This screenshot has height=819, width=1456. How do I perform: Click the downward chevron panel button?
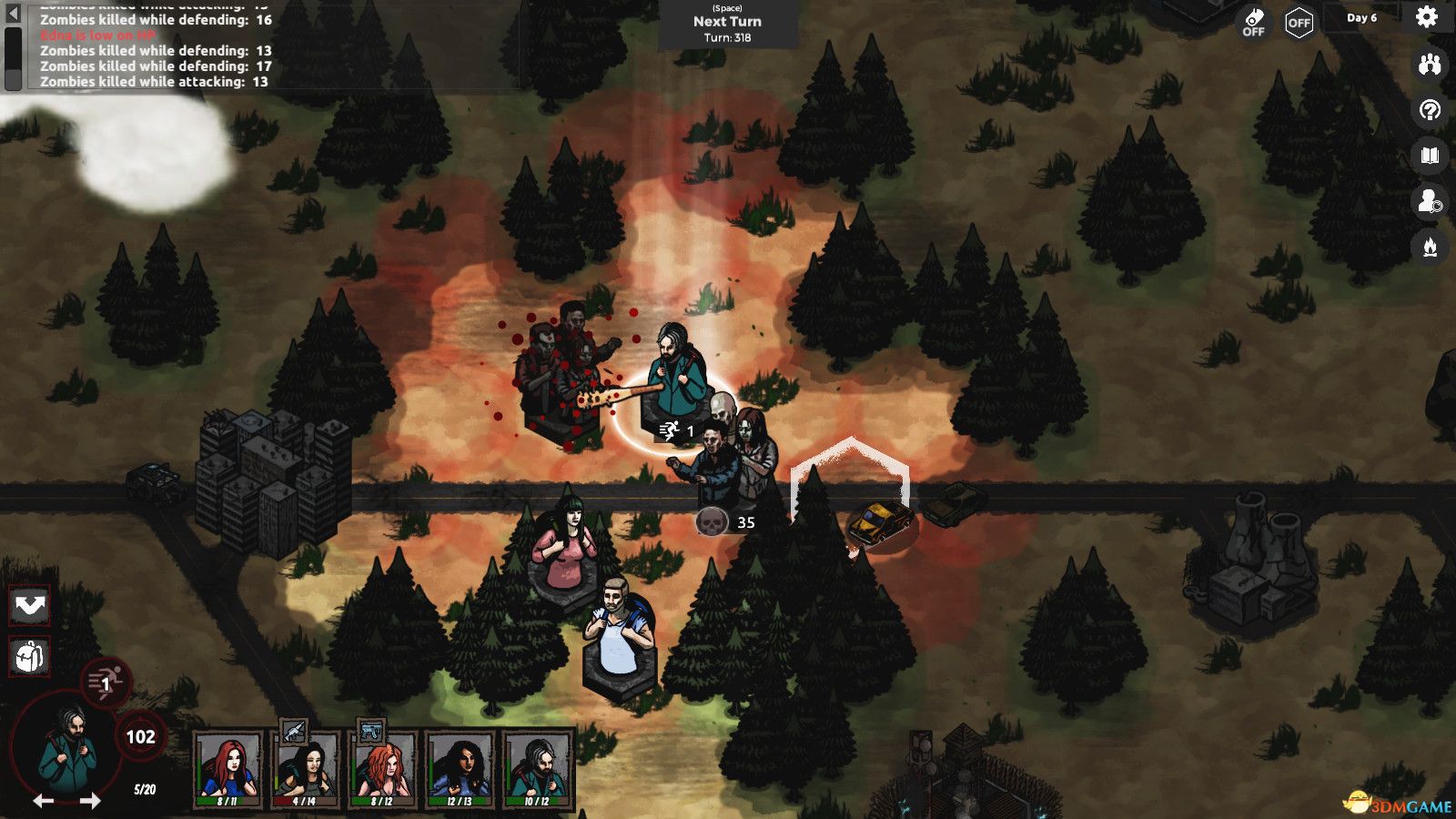pos(29,606)
